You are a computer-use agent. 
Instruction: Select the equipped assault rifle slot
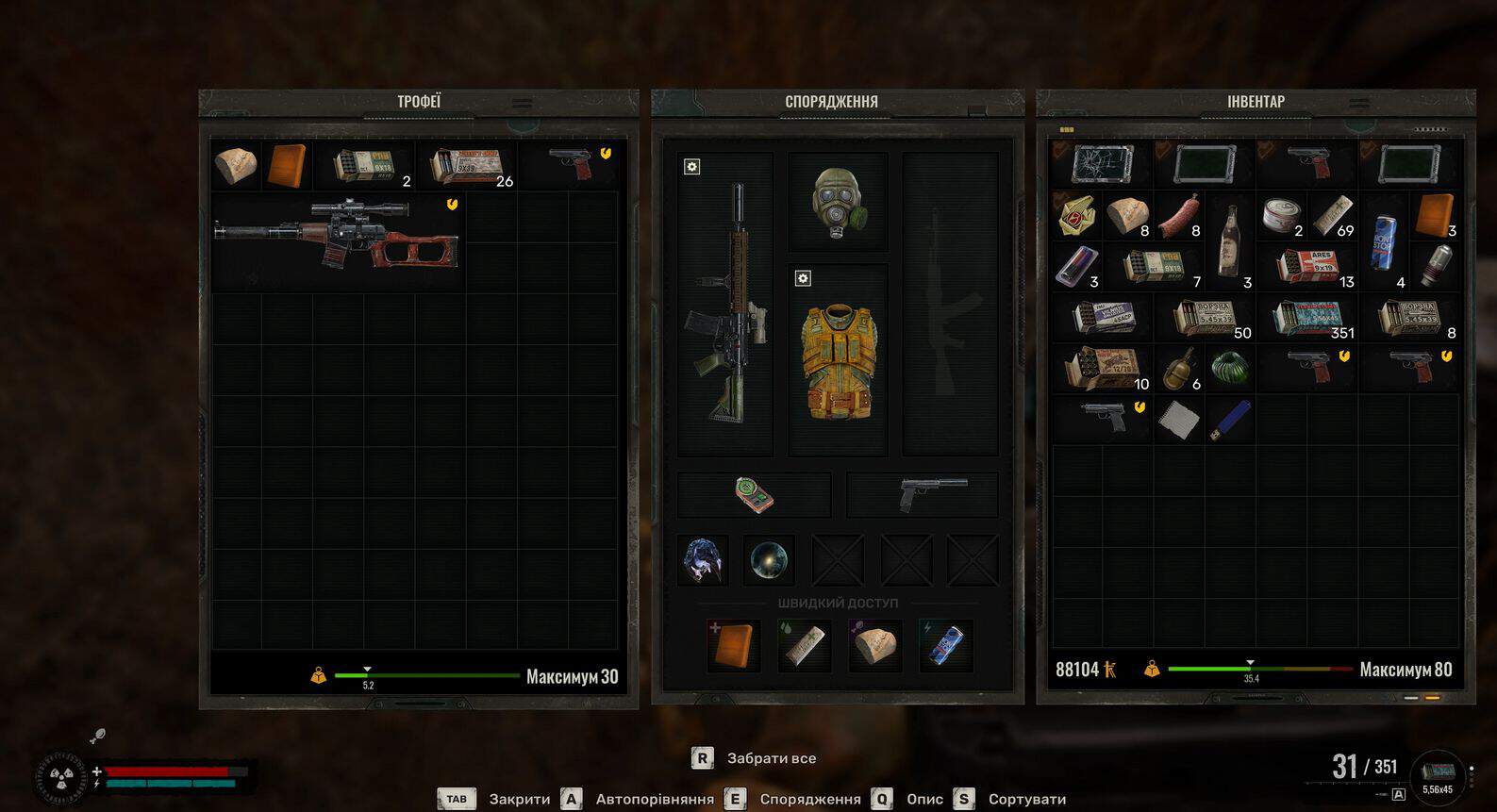pyautogui.click(x=724, y=304)
